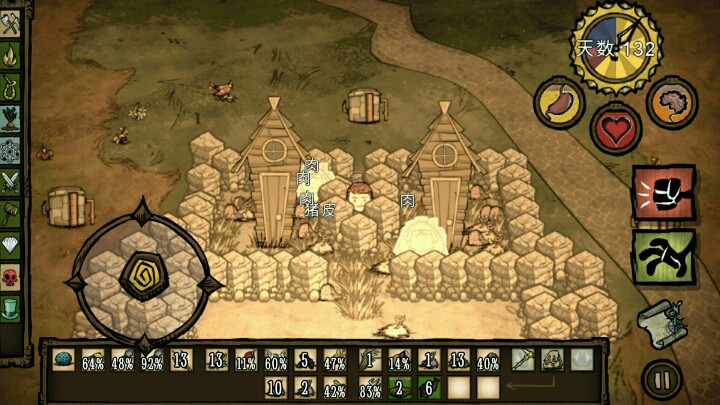
Task: Open the rolled scroll map
Action: (x=659, y=324)
